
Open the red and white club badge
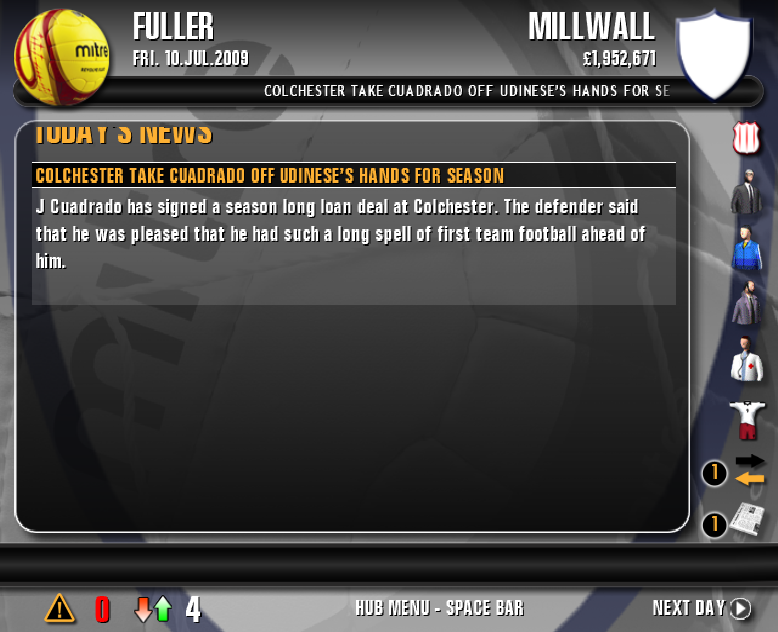click(746, 138)
